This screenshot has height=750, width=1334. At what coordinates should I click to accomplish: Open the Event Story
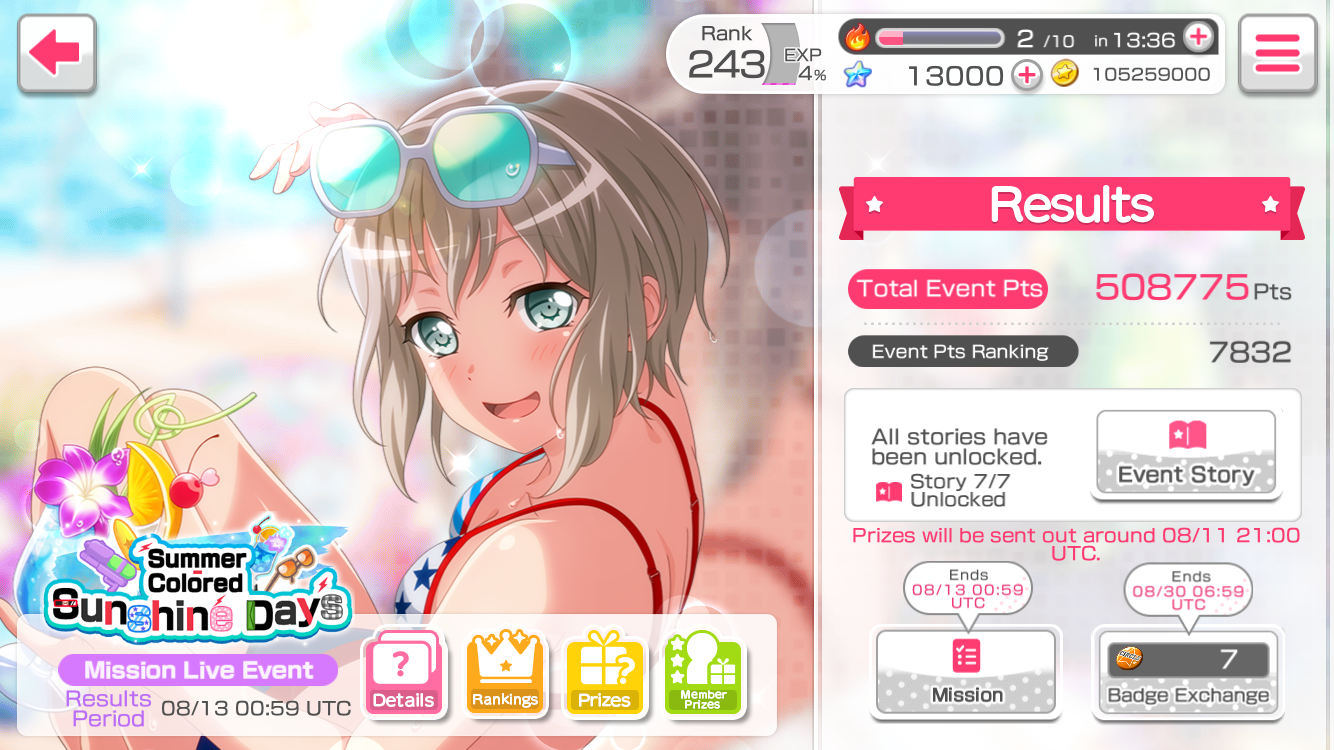(x=1186, y=453)
